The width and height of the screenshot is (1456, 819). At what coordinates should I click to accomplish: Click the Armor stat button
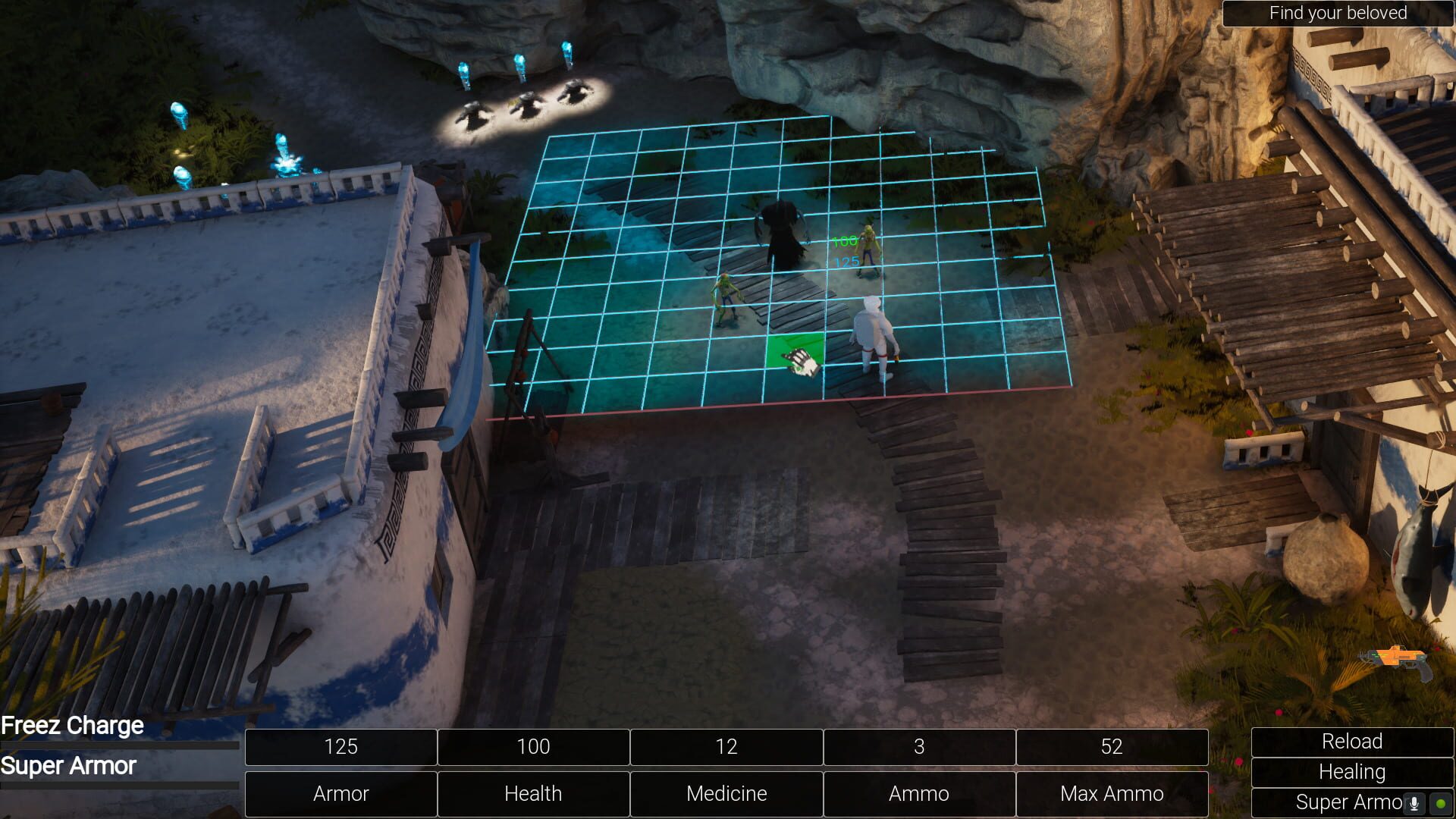click(340, 794)
